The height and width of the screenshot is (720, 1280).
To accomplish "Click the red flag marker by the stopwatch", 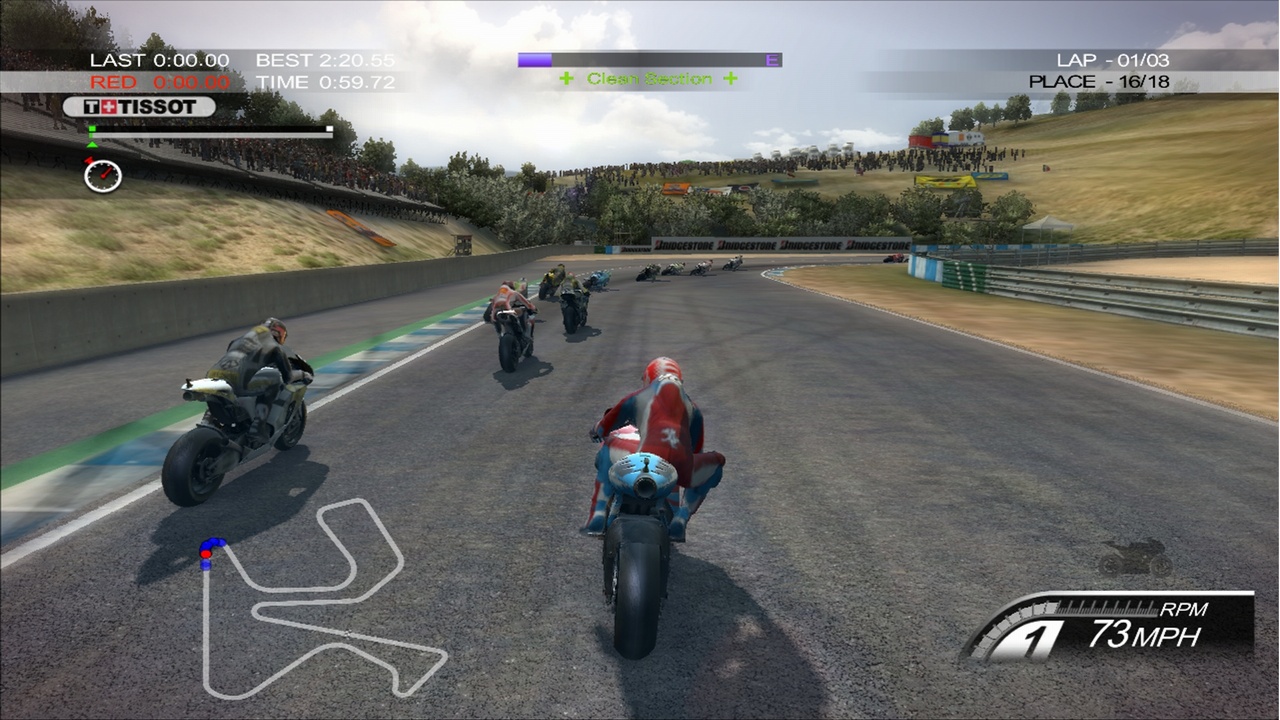I will (90, 160).
